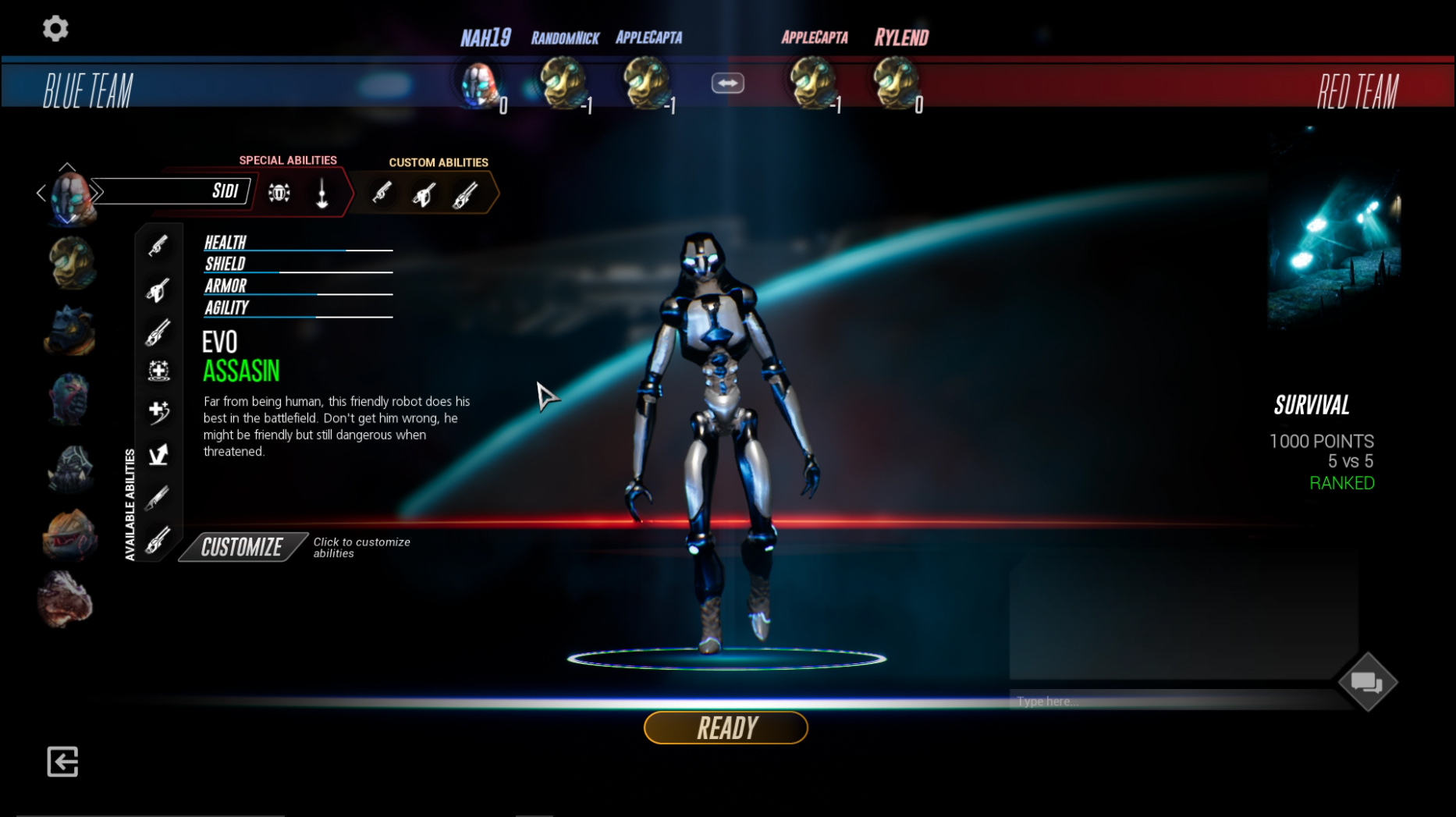Select the downward strike special ability icon
Image resolution: width=1456 pixels, height=817 pixels.
pyautogui.click(x=321, y=193)
